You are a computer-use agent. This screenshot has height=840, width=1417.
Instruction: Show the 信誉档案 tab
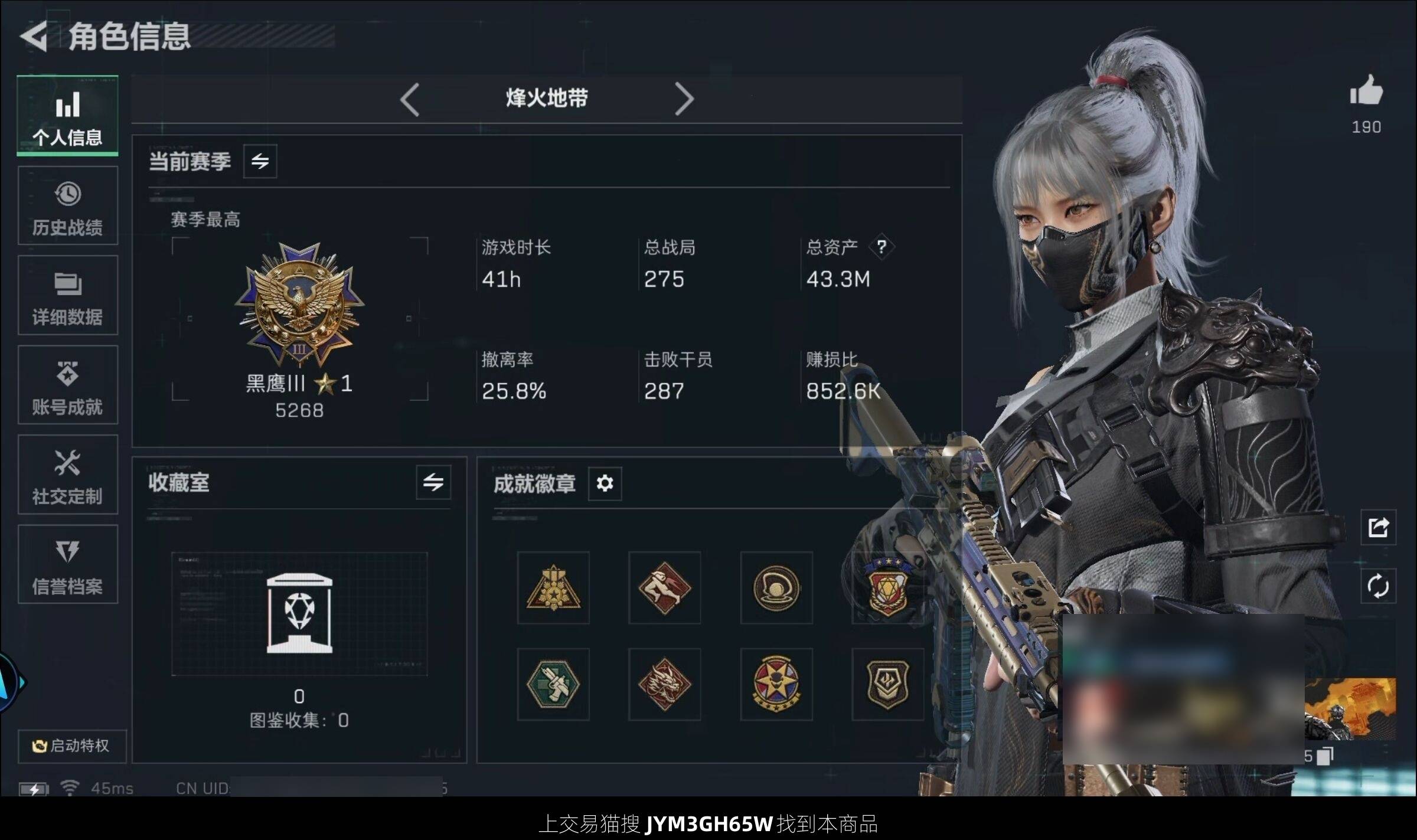(67, 564)
